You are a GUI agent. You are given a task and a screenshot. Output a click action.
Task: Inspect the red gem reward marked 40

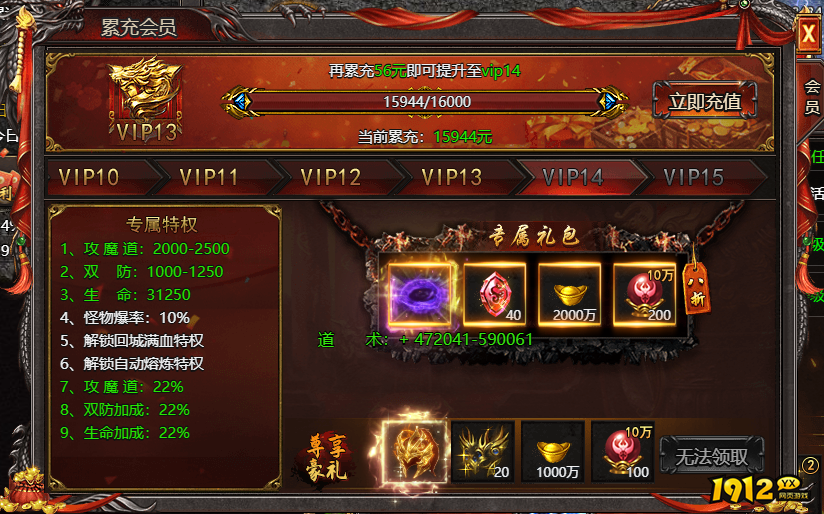click(x=494, y=293)
